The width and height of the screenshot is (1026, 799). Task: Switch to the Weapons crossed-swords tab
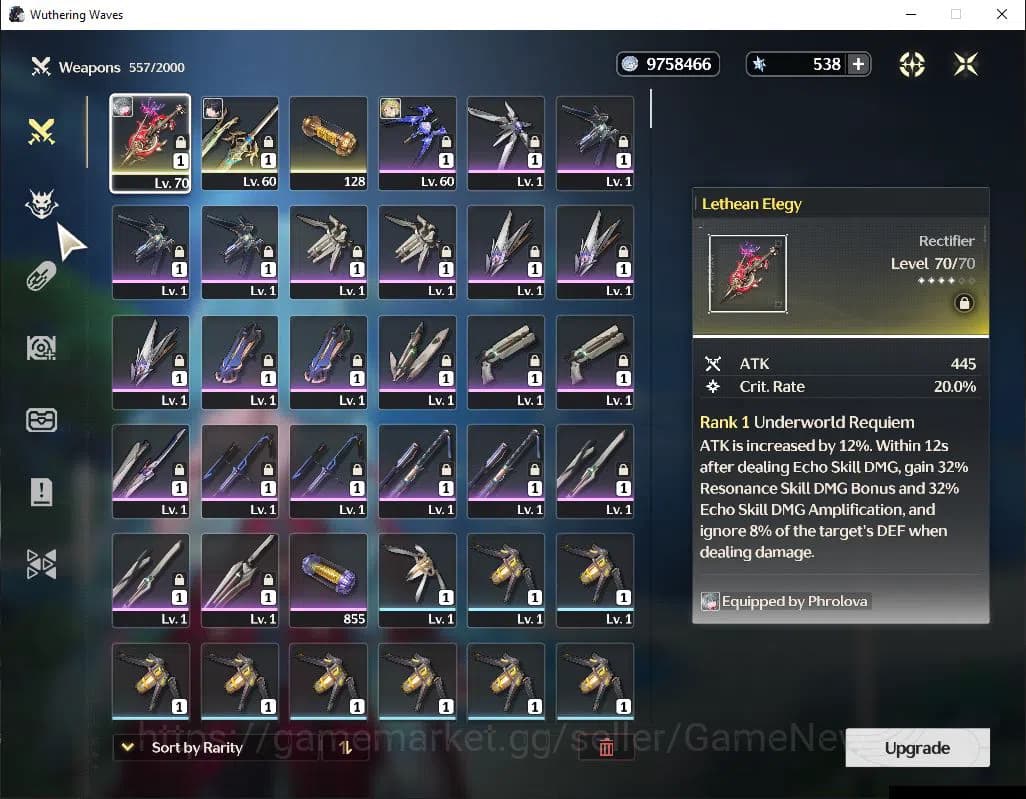point(41,131)
